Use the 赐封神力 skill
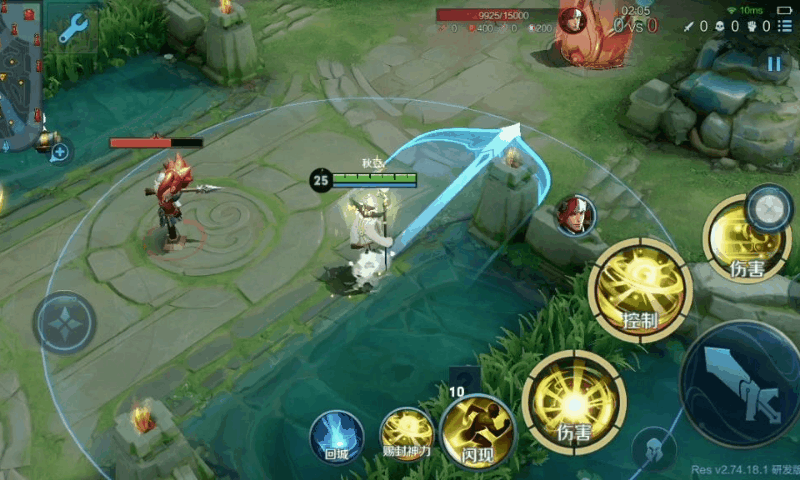This screenshot has width=800, height=480. click(x=407, y=433)
